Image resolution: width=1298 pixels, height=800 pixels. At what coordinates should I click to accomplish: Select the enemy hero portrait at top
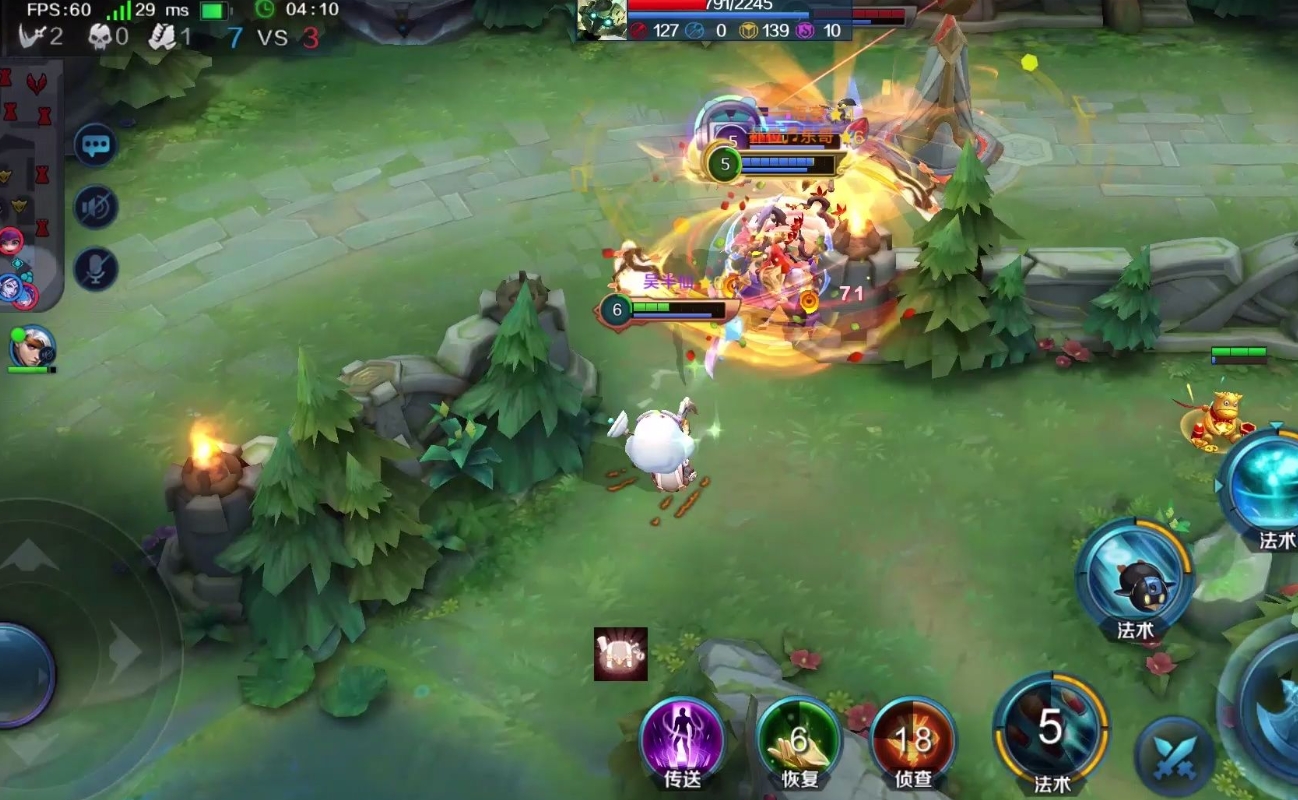[x=602, y=20]
